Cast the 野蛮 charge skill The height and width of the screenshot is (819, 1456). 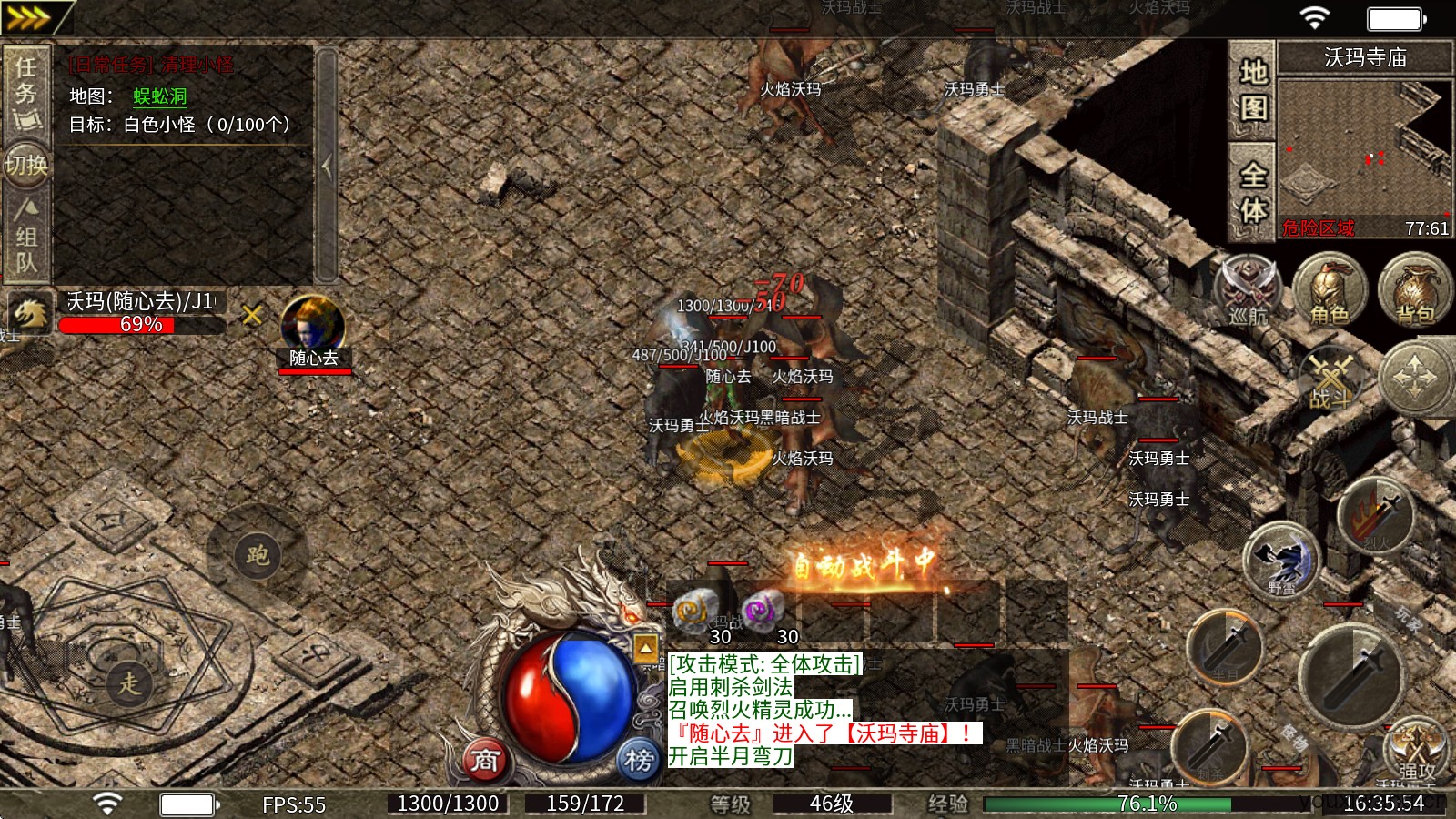1283,559
